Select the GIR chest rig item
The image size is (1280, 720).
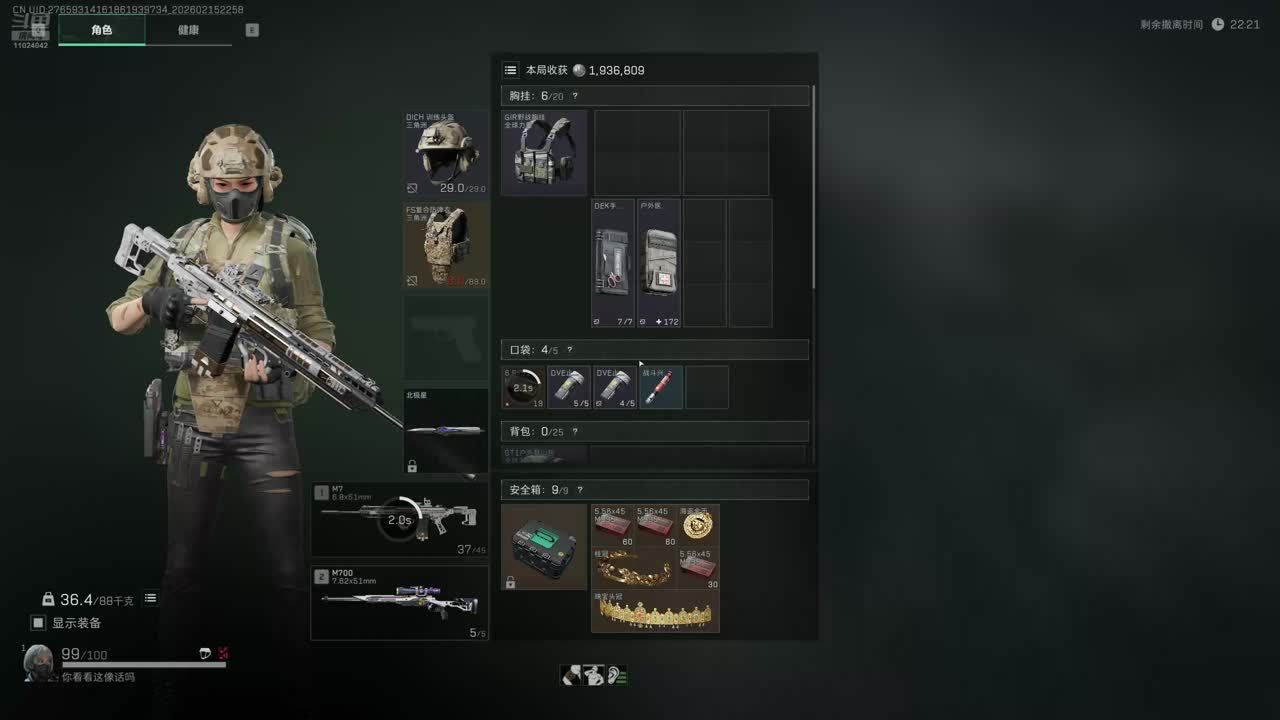click(x=544, y=153)
